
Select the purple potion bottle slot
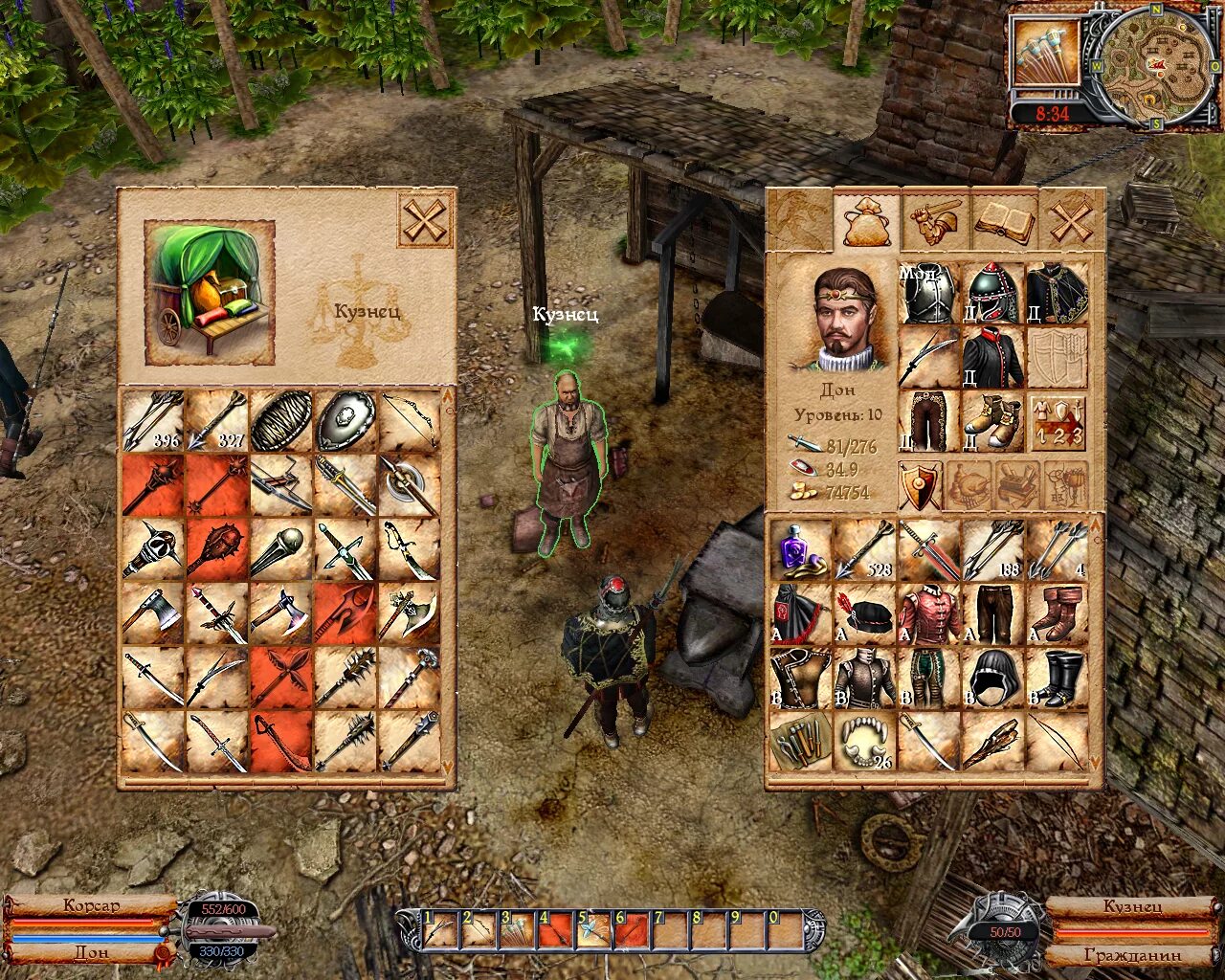801,549
